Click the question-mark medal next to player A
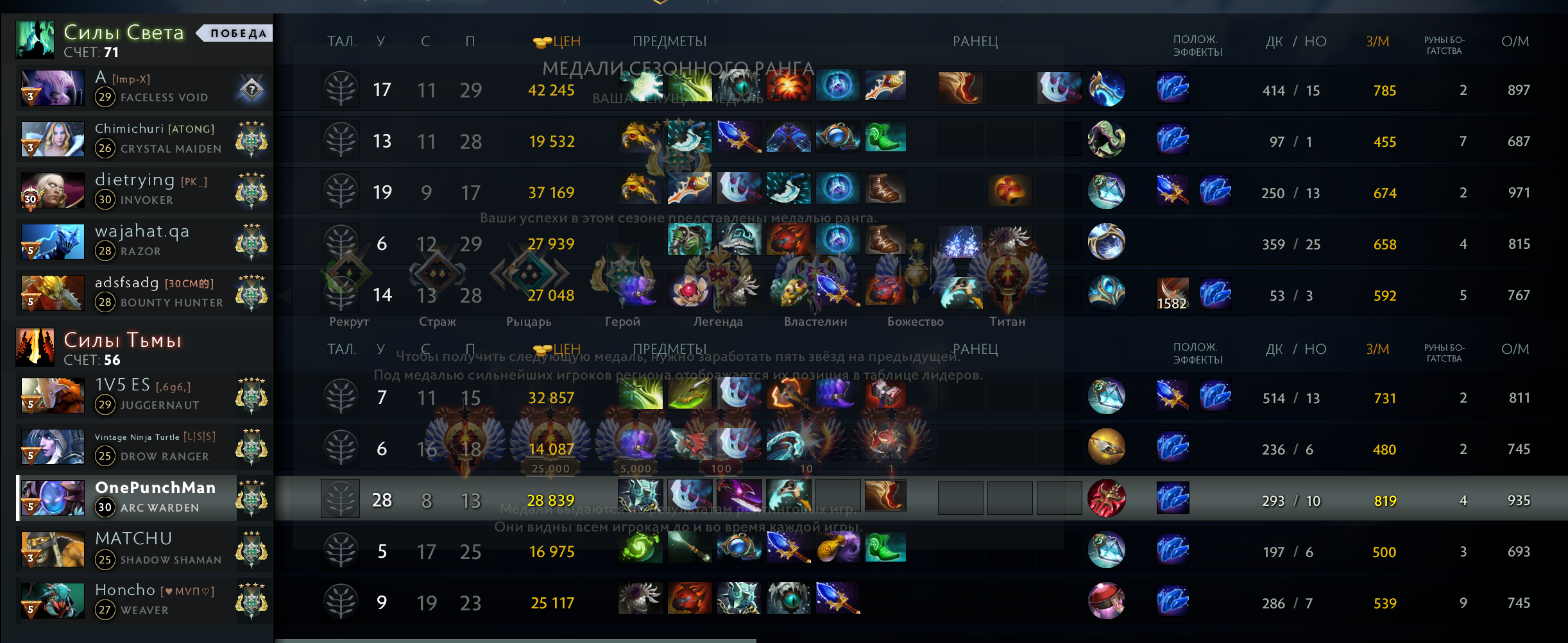 coord(251,89)
